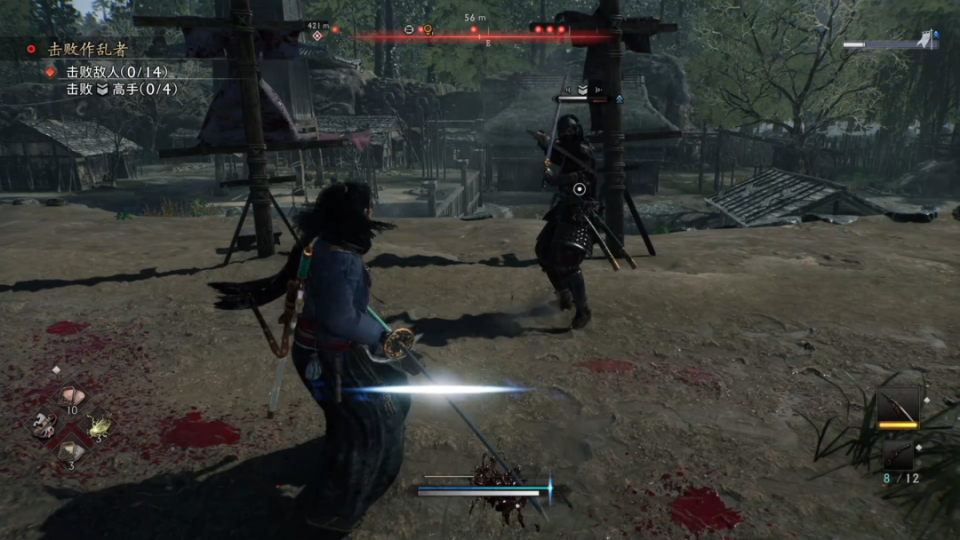The image size is (960, 540).
Task: Select the top quick item with 10 uses
Action: (x=70, y=397)
